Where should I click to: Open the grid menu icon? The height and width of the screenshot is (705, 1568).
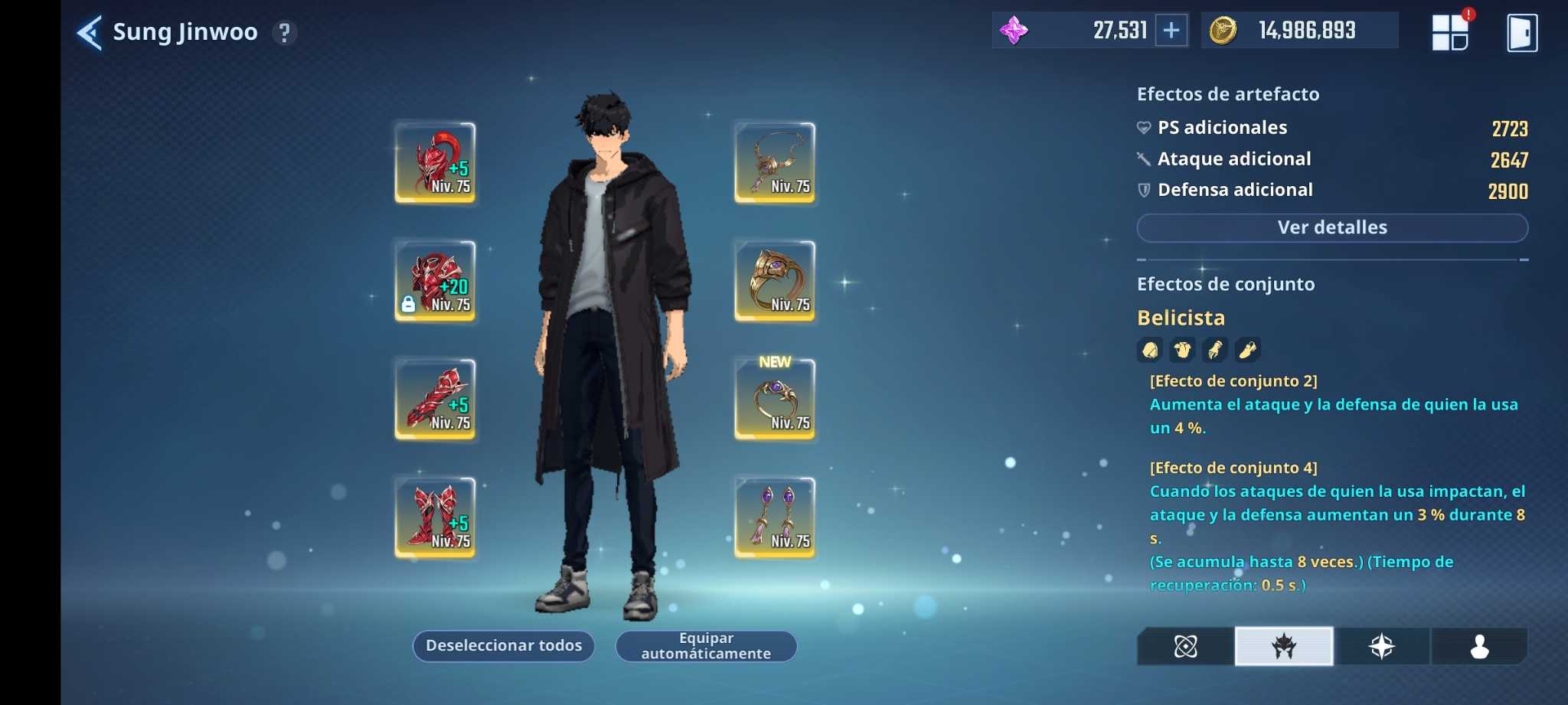[x=1449, y=33]
